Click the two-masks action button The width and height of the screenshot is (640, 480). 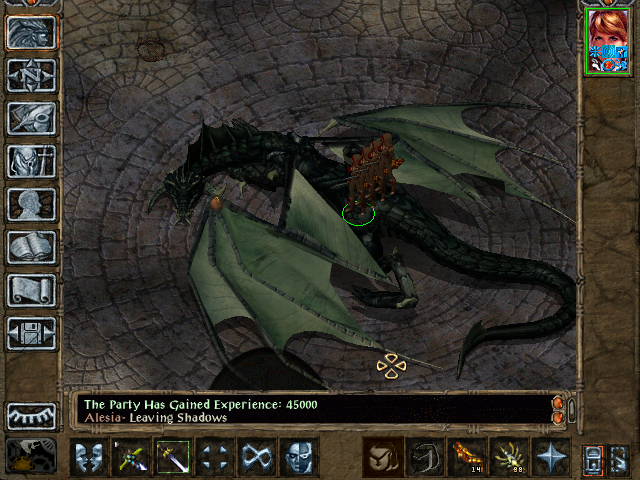89,457
